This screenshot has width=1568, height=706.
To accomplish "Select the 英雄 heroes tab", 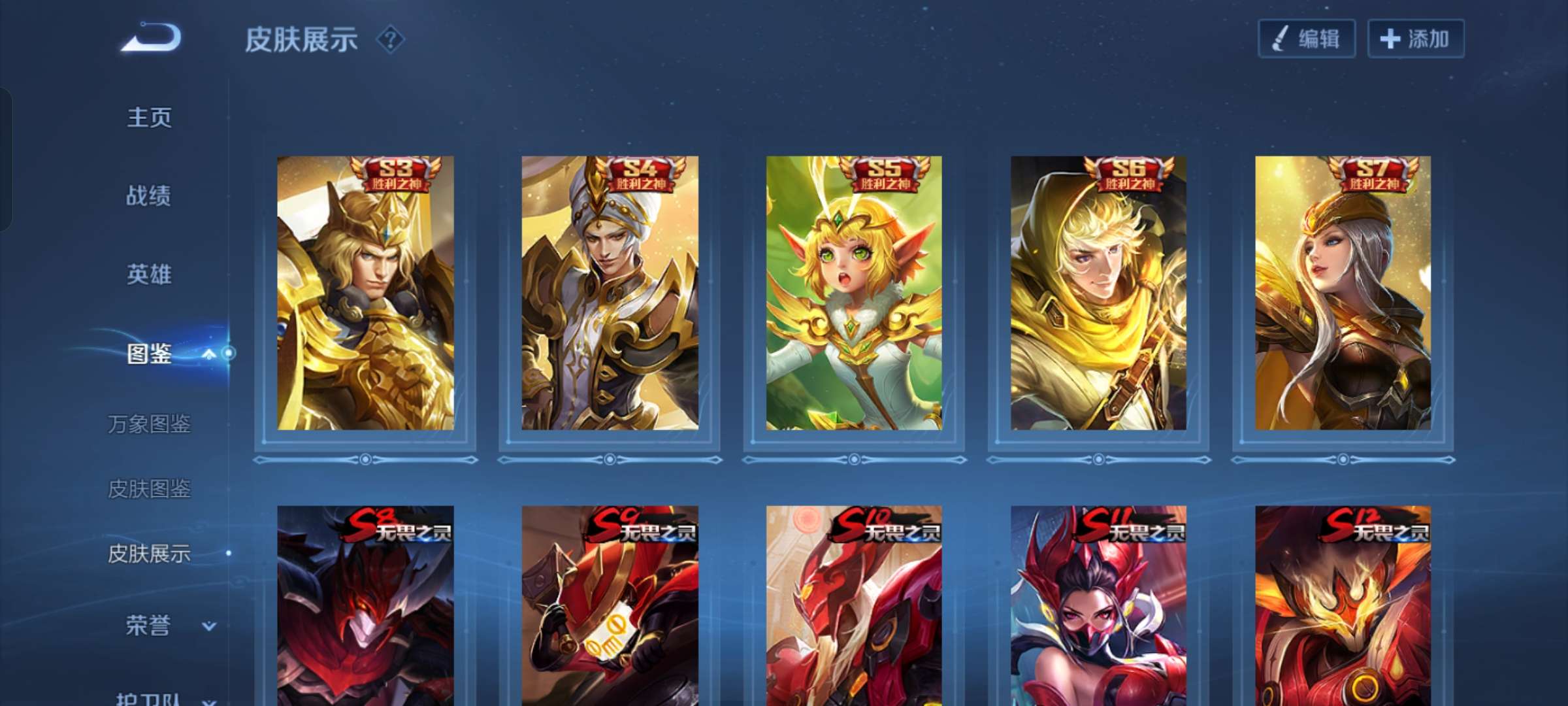I will [149, 275].
